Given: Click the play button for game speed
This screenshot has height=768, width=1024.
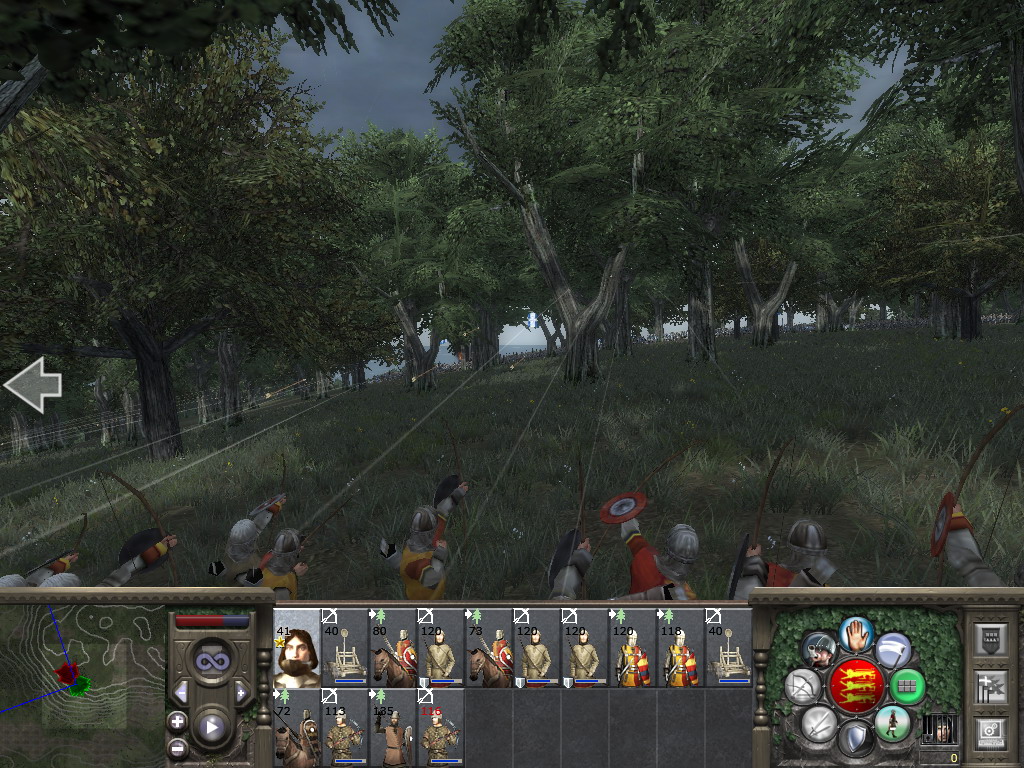Looking at the screenshot, I should (x=211, y=727).
